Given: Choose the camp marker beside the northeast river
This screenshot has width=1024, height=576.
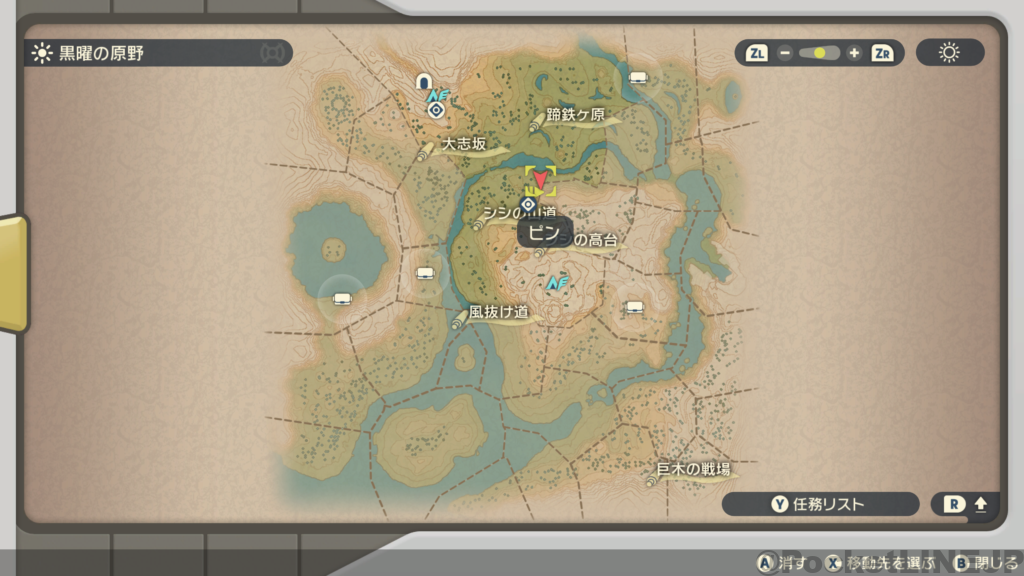Looking at the screenshot, I should coord(637,78).
